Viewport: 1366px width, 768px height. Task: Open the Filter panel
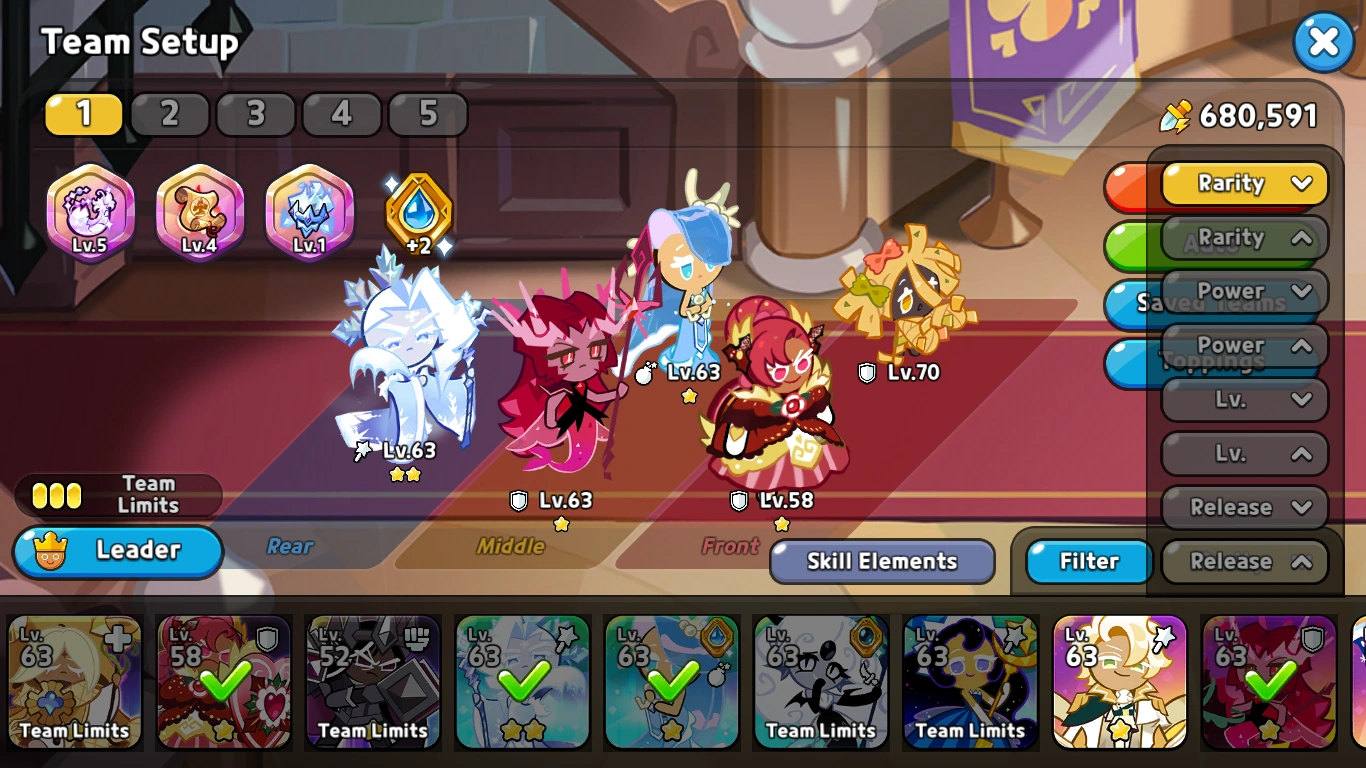pyautogui.click(x=1087, y=561)
